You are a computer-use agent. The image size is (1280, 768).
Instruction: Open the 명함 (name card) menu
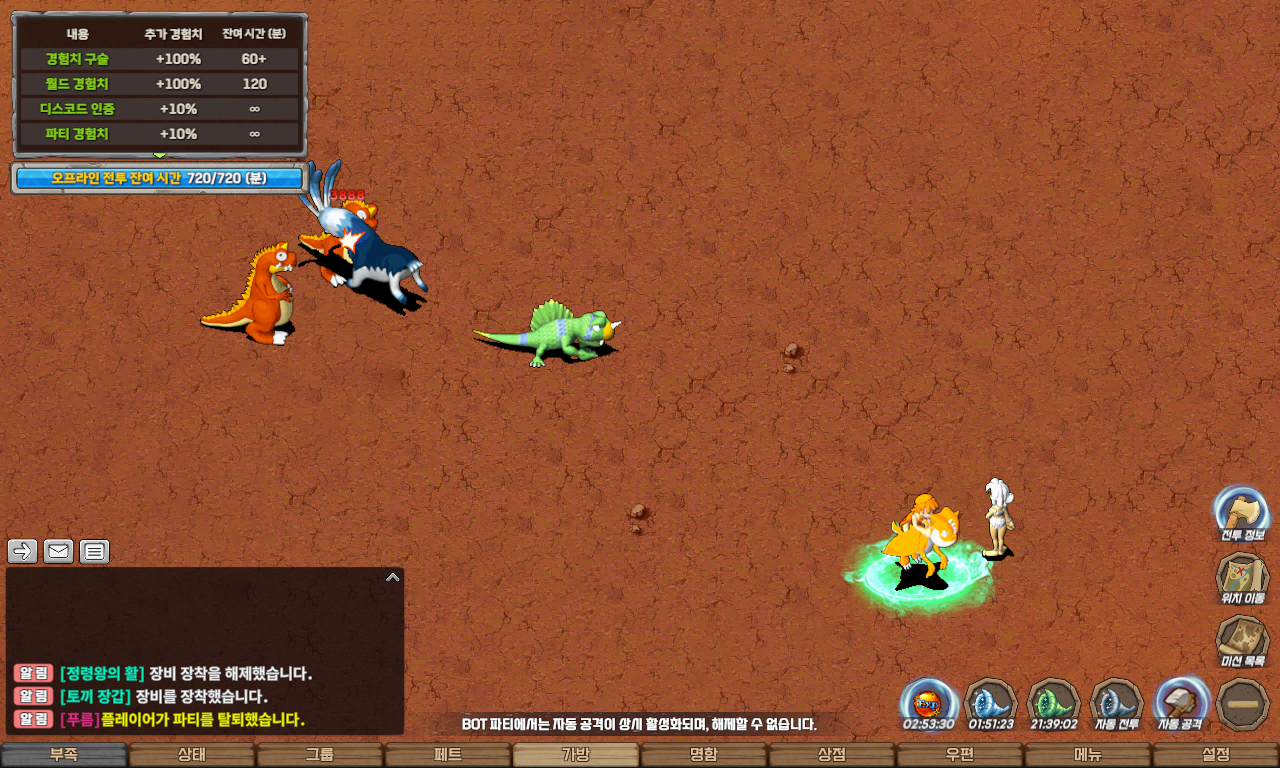pos(704,755)
